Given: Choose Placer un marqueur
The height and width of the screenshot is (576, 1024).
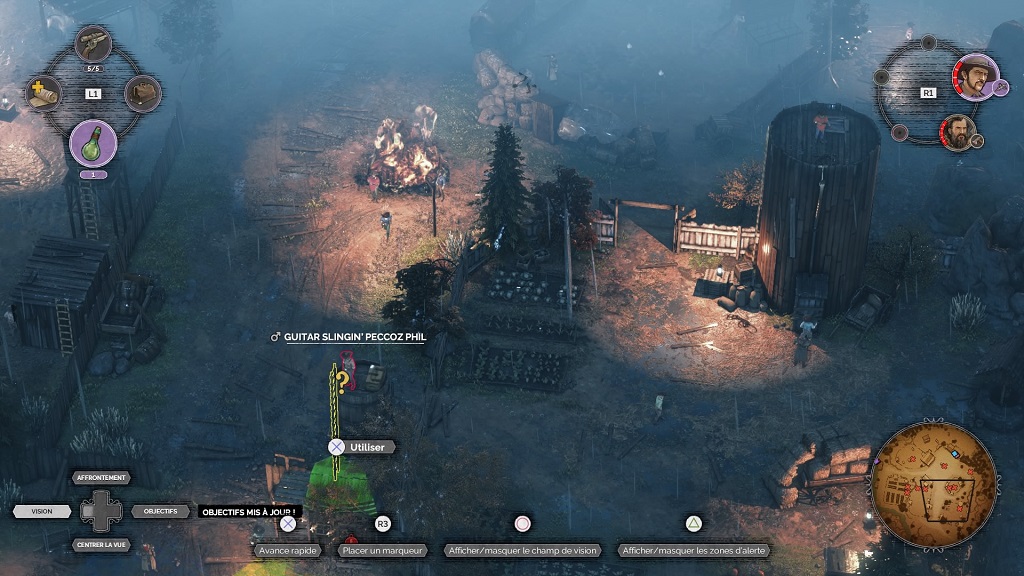Looking at the screenshot, I should pos(382,550).
